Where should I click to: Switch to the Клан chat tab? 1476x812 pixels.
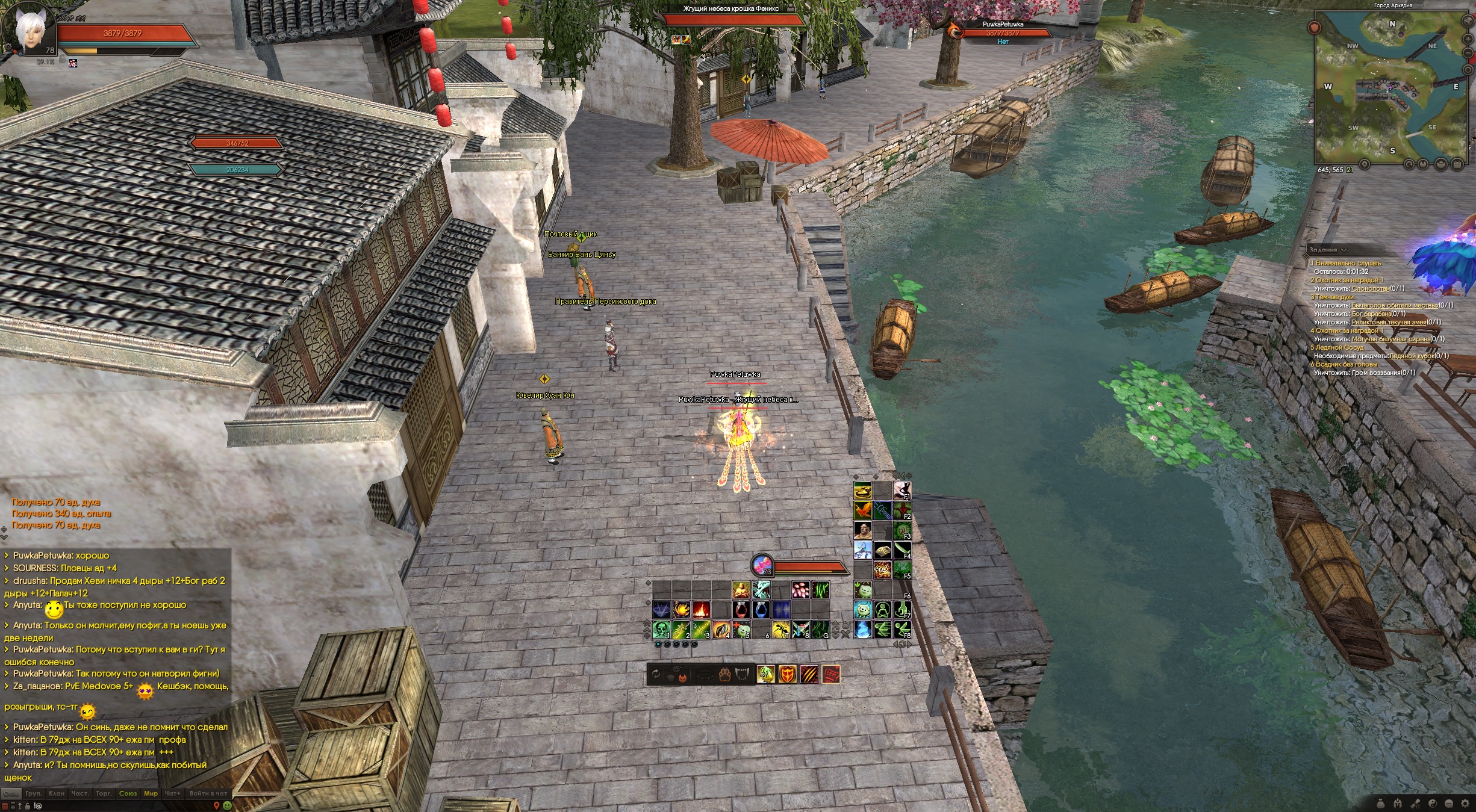[x=57, y=793]
